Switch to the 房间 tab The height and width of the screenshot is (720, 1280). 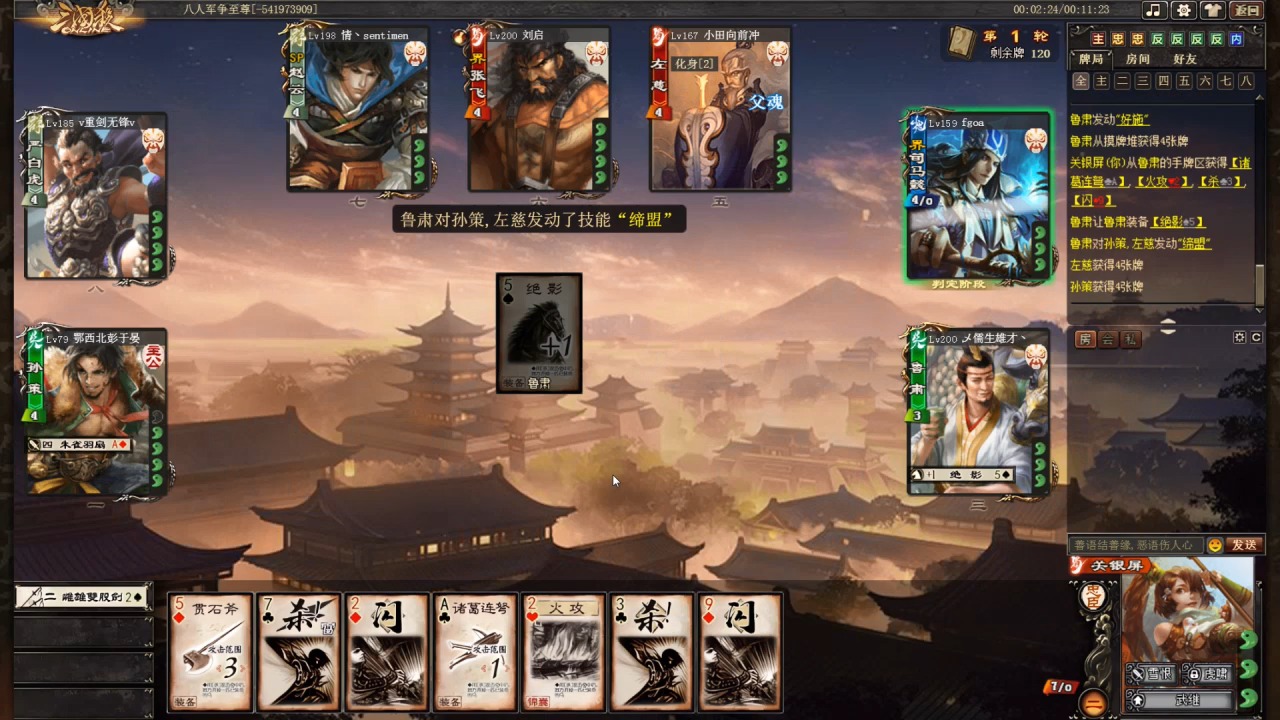[x=1138, y=59]
